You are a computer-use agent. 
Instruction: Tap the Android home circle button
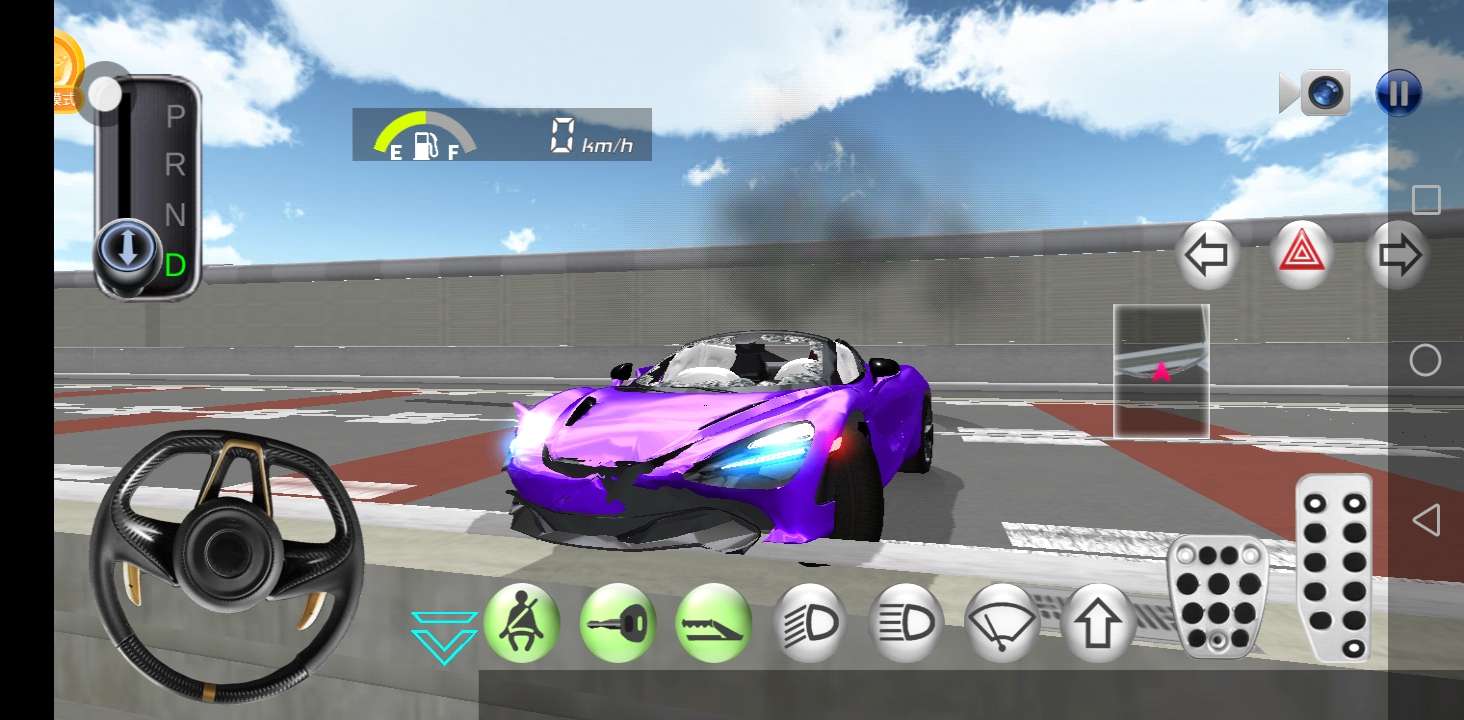pos(1426,360)
